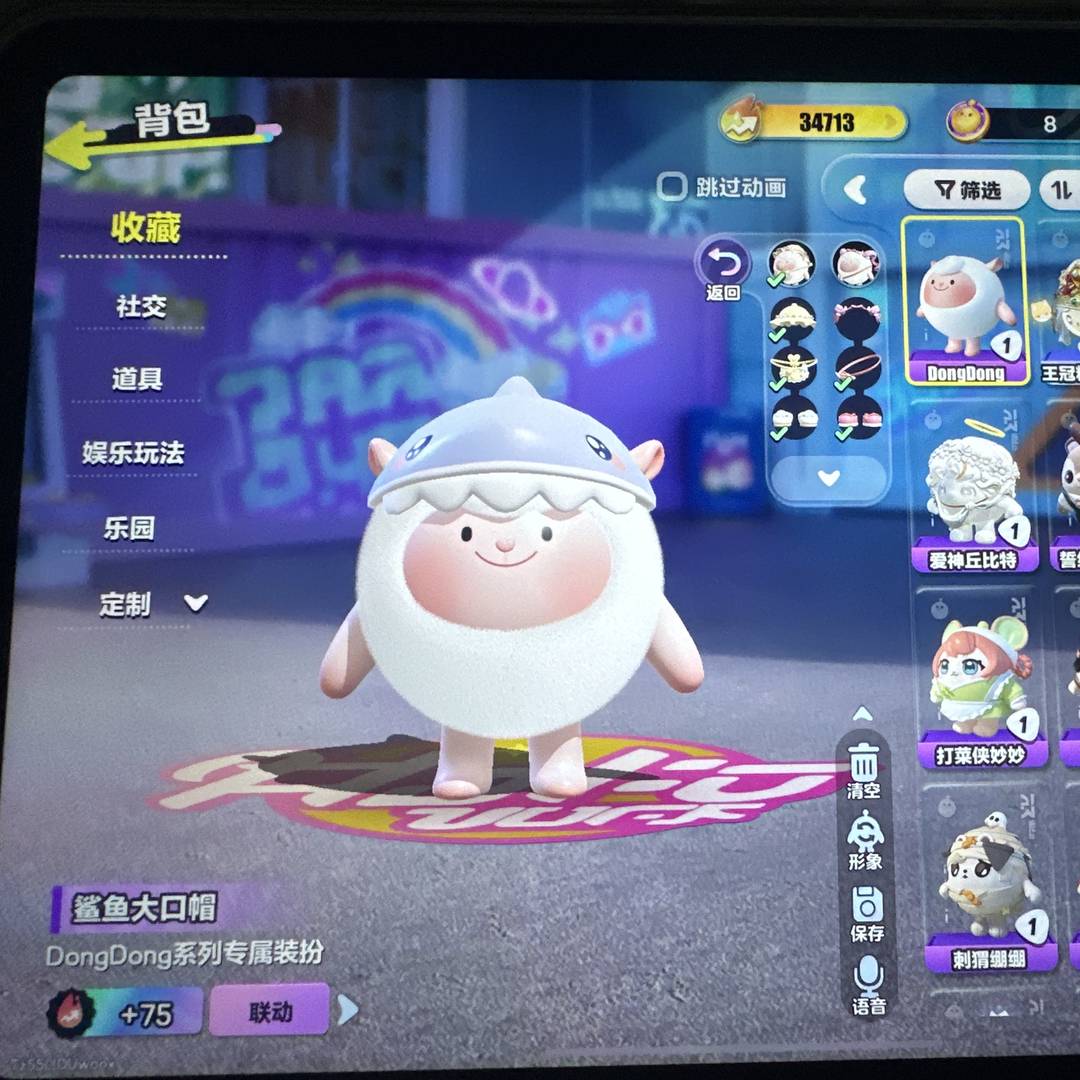
Task: Expand the outfit parts list down arrow
Action: [x=828, y=478]
